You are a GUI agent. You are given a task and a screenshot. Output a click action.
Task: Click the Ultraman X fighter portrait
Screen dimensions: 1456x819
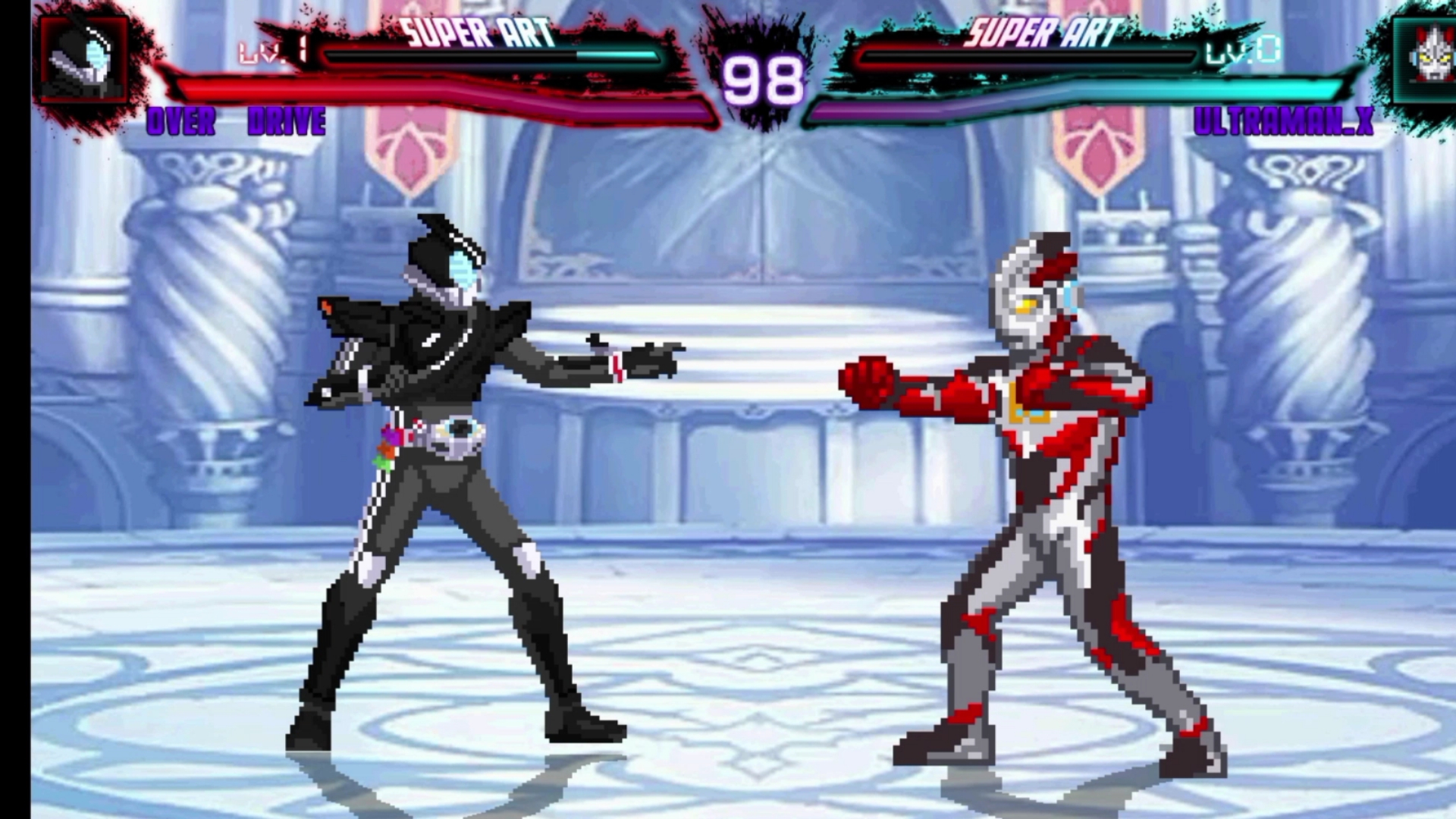(x=1424, y=59)
